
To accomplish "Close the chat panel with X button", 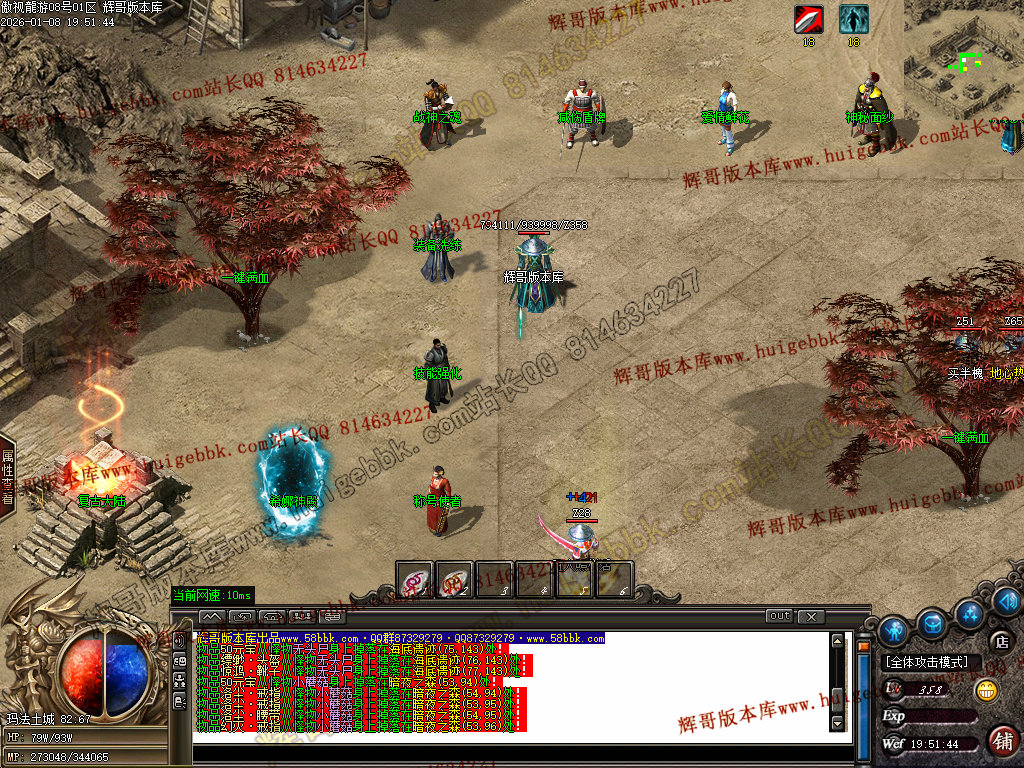I will (x=811, y=616).
